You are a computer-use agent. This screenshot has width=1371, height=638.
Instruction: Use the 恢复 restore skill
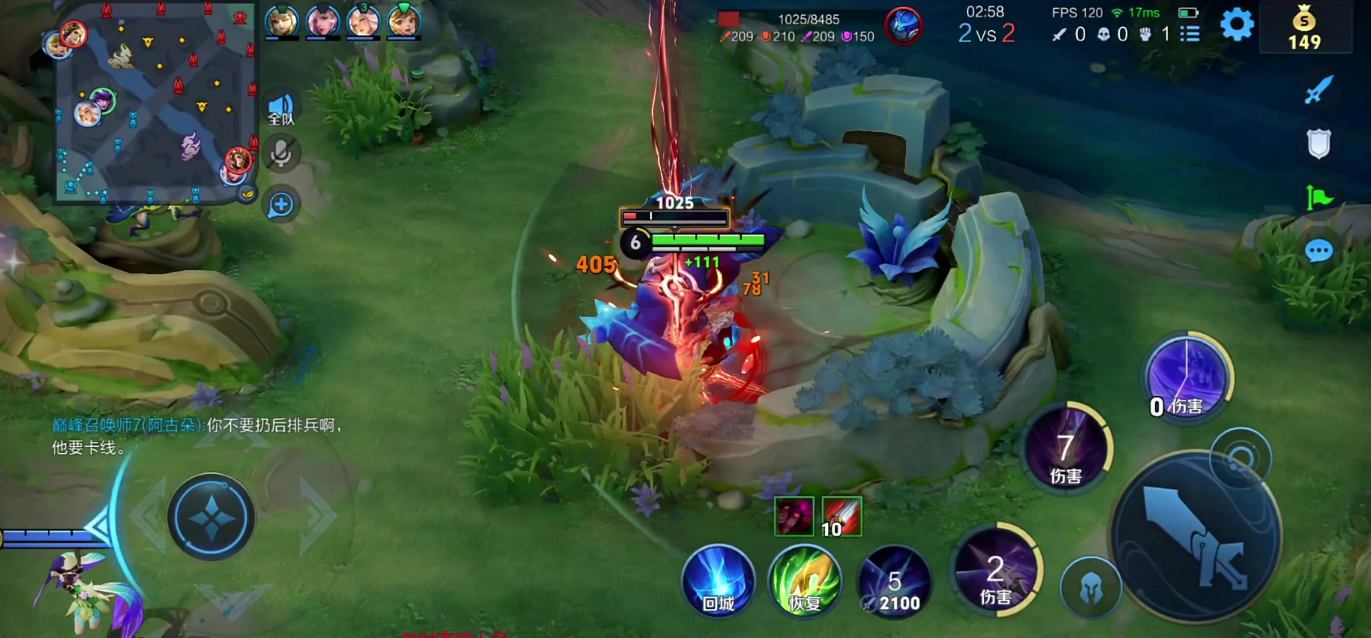point(805,580)
